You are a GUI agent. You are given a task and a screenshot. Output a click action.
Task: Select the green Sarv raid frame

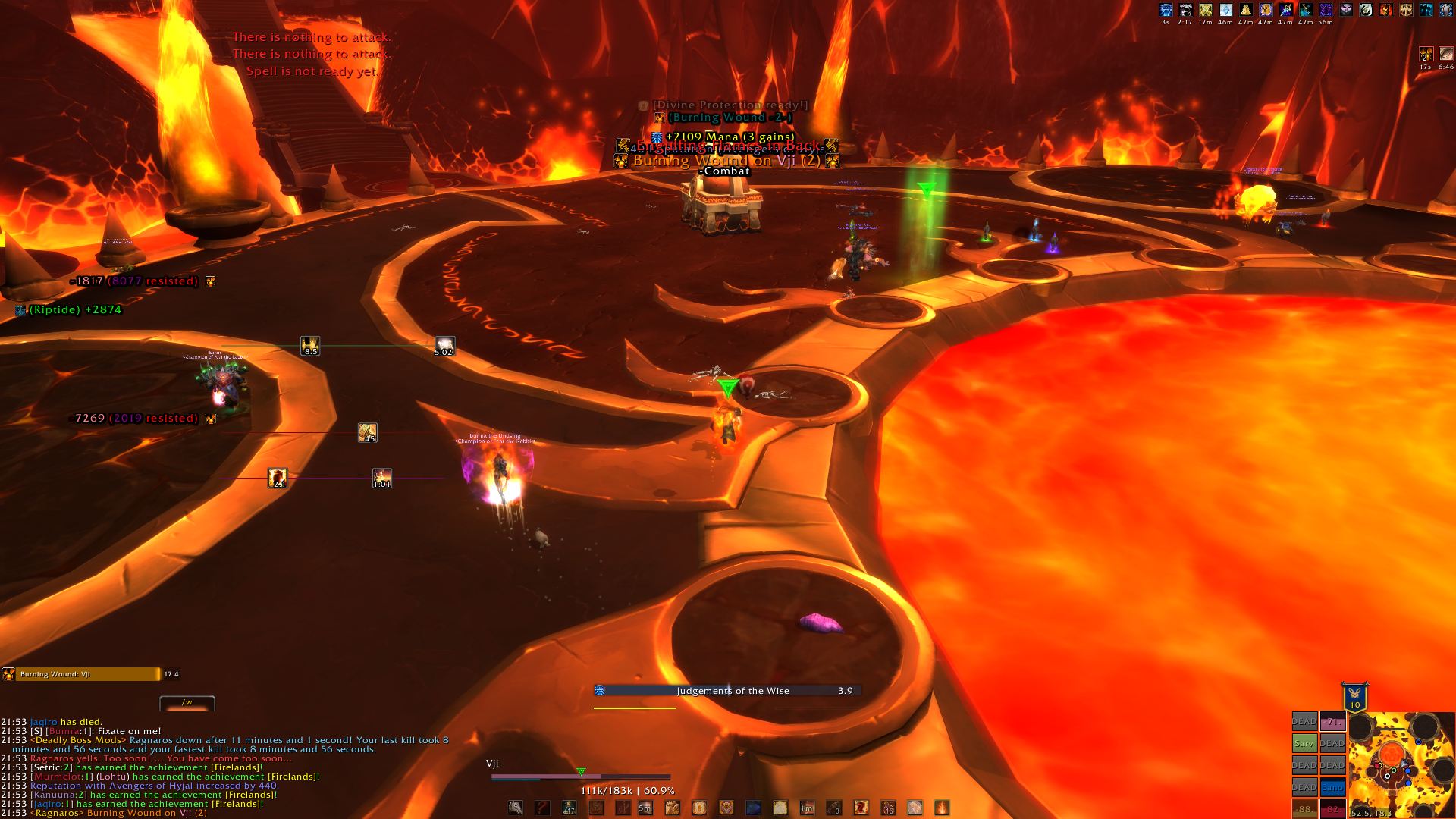pyautogui.click(x=1304, y=743)
